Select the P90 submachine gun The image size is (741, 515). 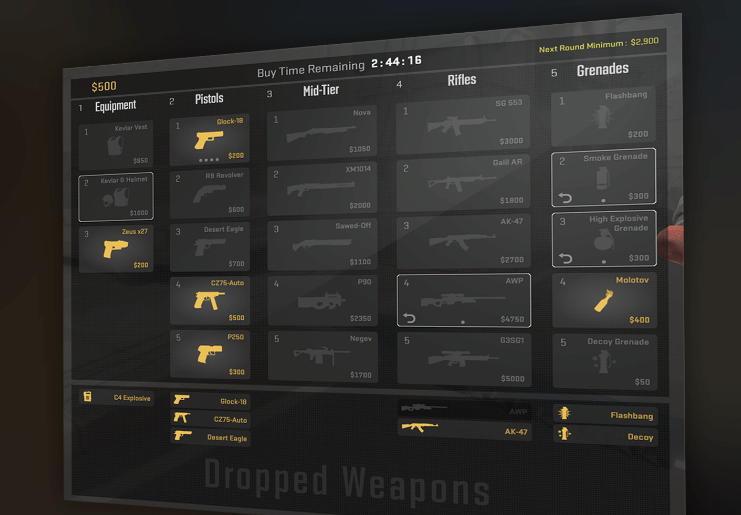tap(322, 300)
